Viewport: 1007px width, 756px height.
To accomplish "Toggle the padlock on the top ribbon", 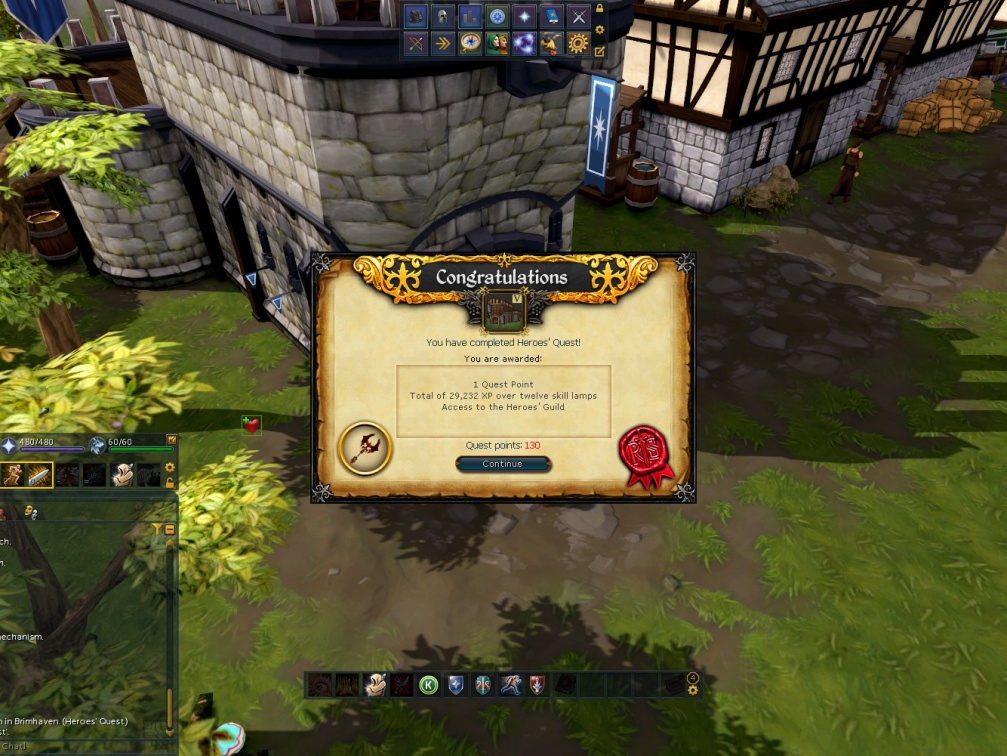I will [599, 9].
